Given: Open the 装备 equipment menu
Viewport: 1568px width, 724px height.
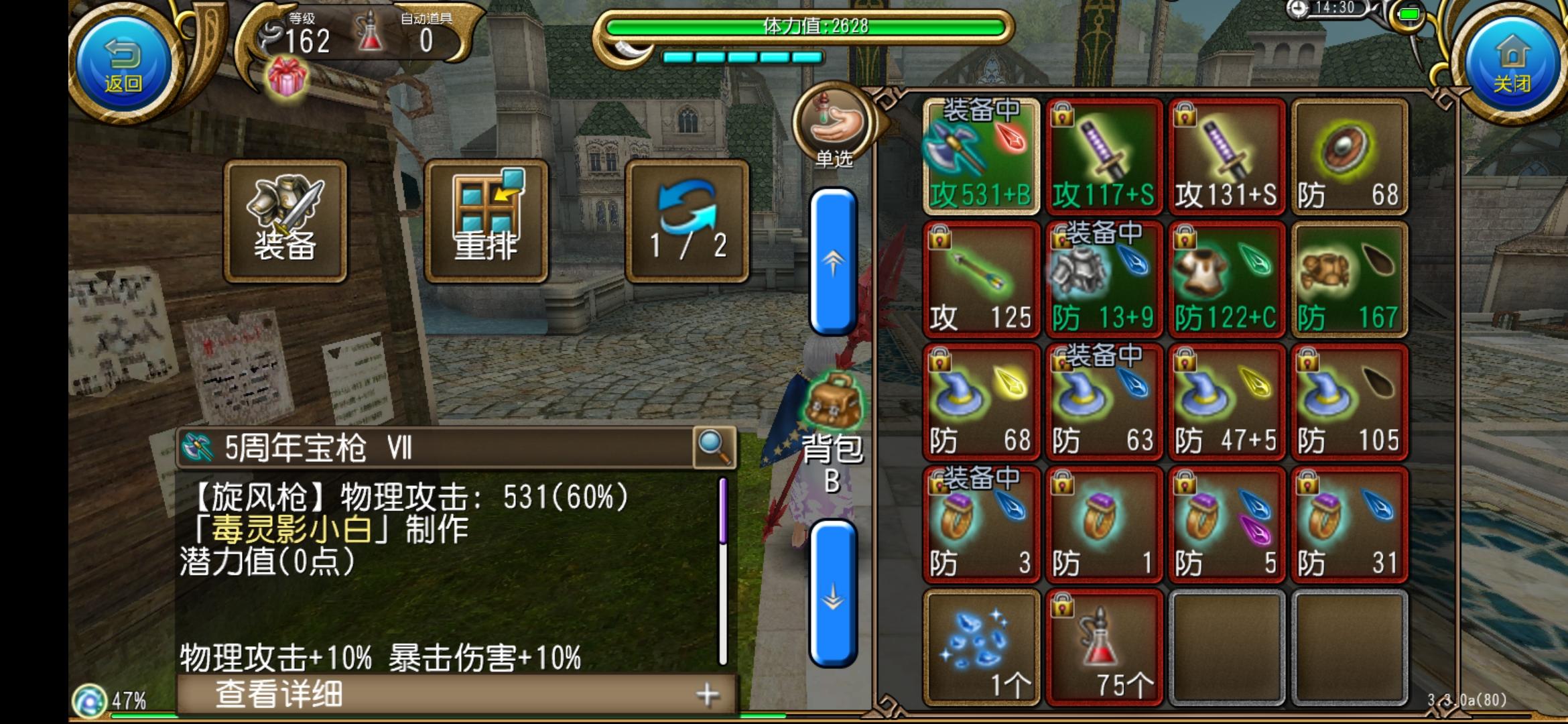Looking at the screenshot, I should [x=286, y=216].
